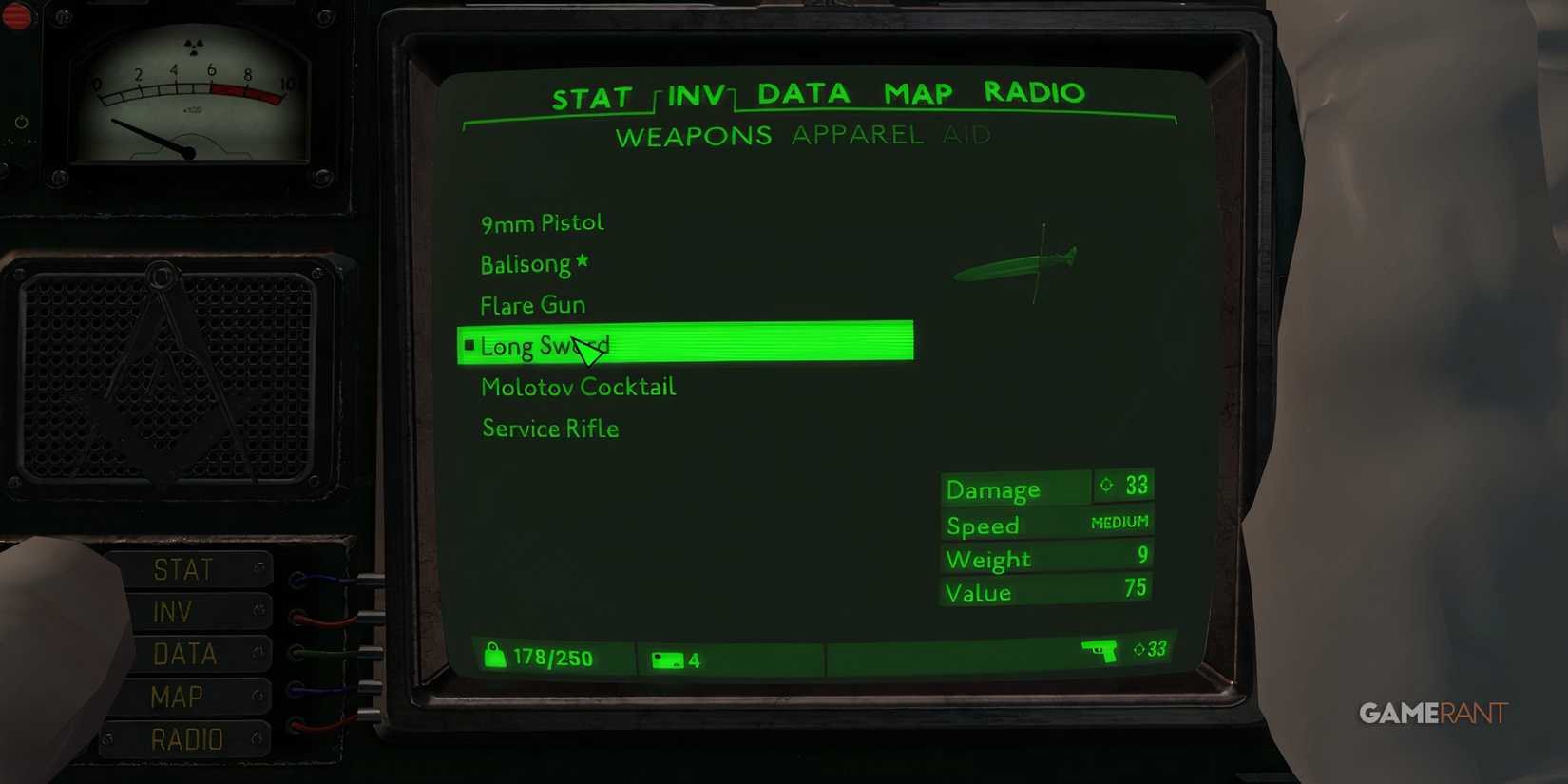Click the padlock weight icon showing 178/250
The height and width of the screenshot is (784, 1568).
tap(495, 656)
